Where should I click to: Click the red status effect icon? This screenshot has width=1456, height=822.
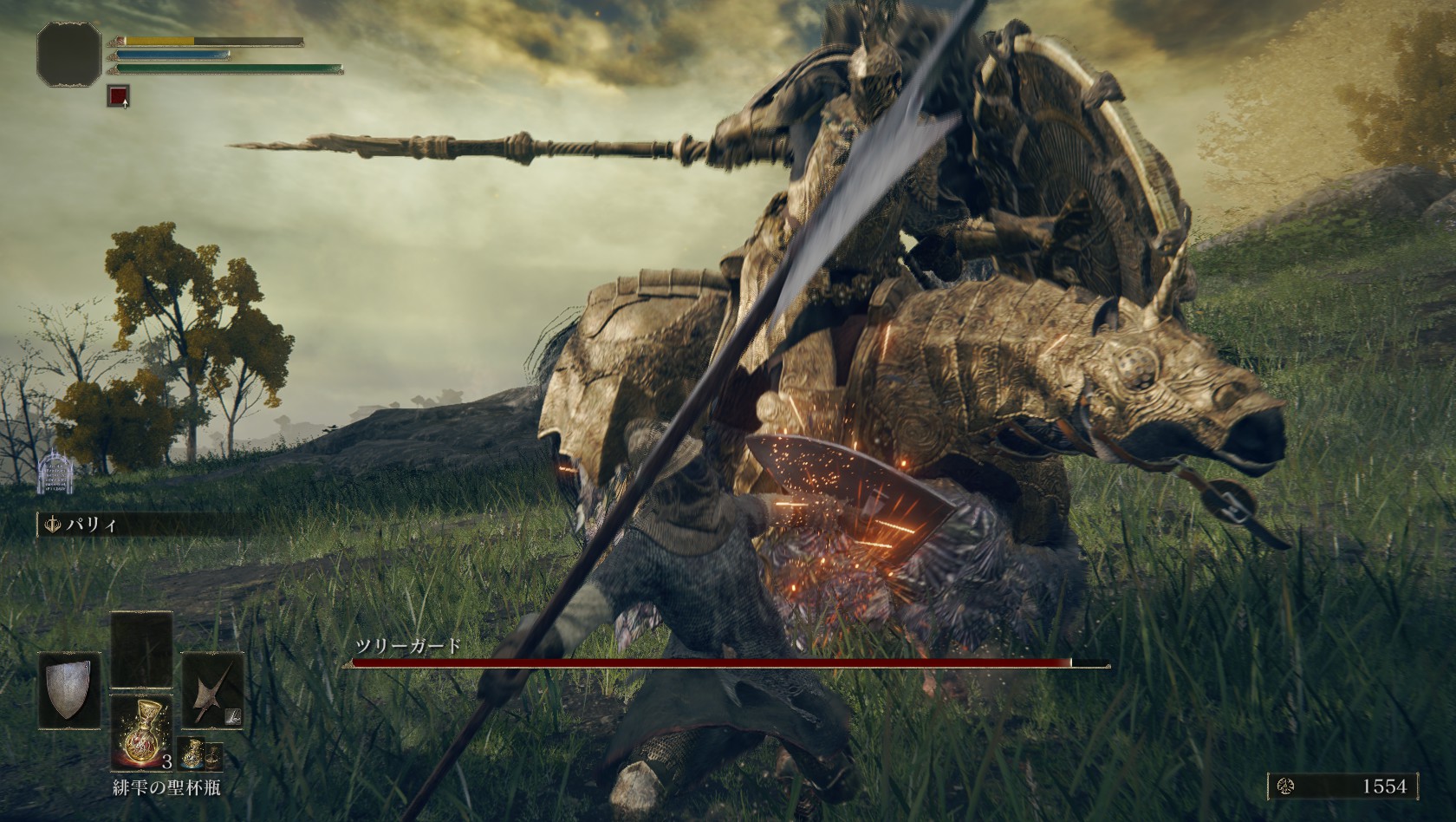click(119, 96)
